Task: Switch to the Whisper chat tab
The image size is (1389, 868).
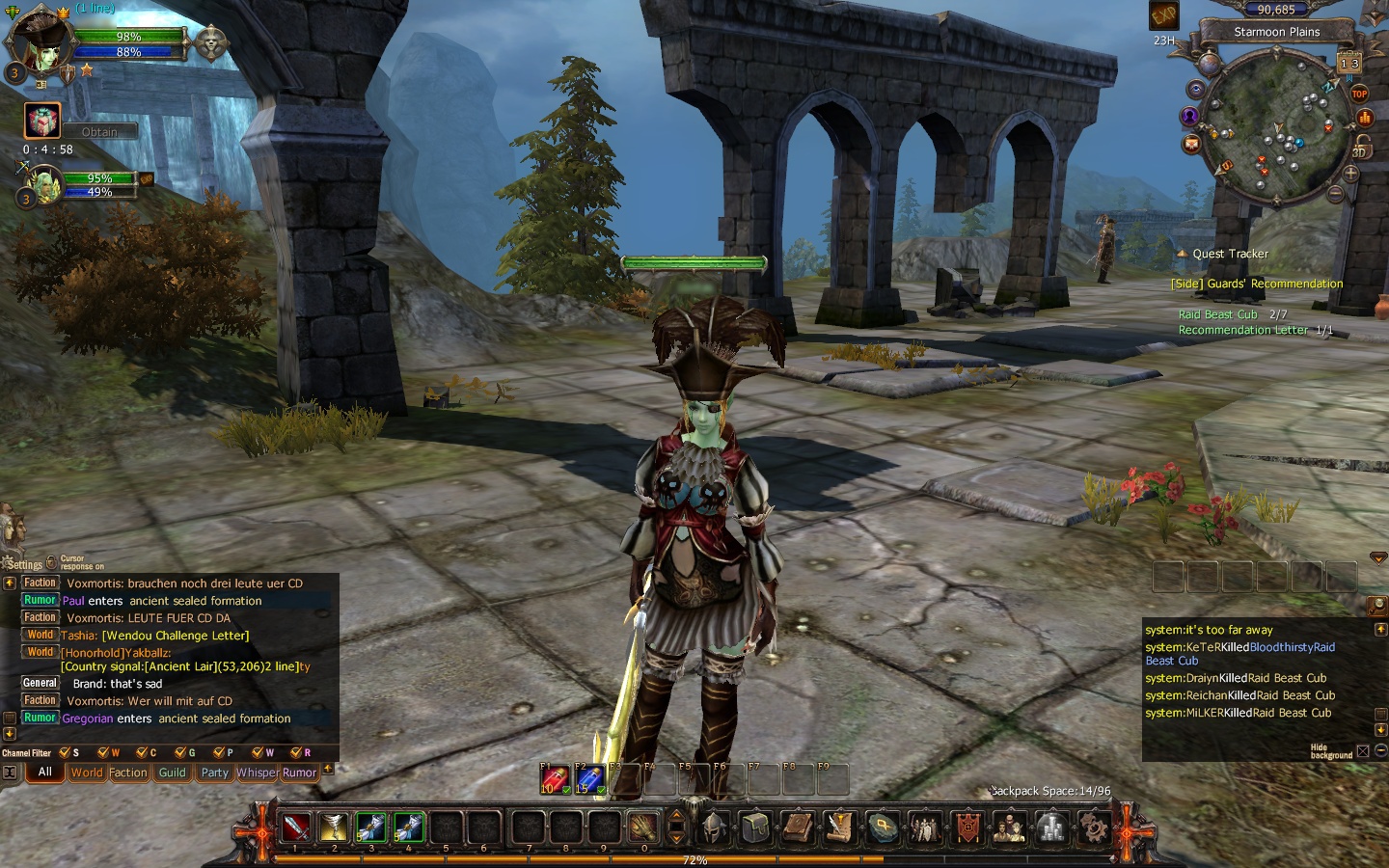Action: (257, 773)
